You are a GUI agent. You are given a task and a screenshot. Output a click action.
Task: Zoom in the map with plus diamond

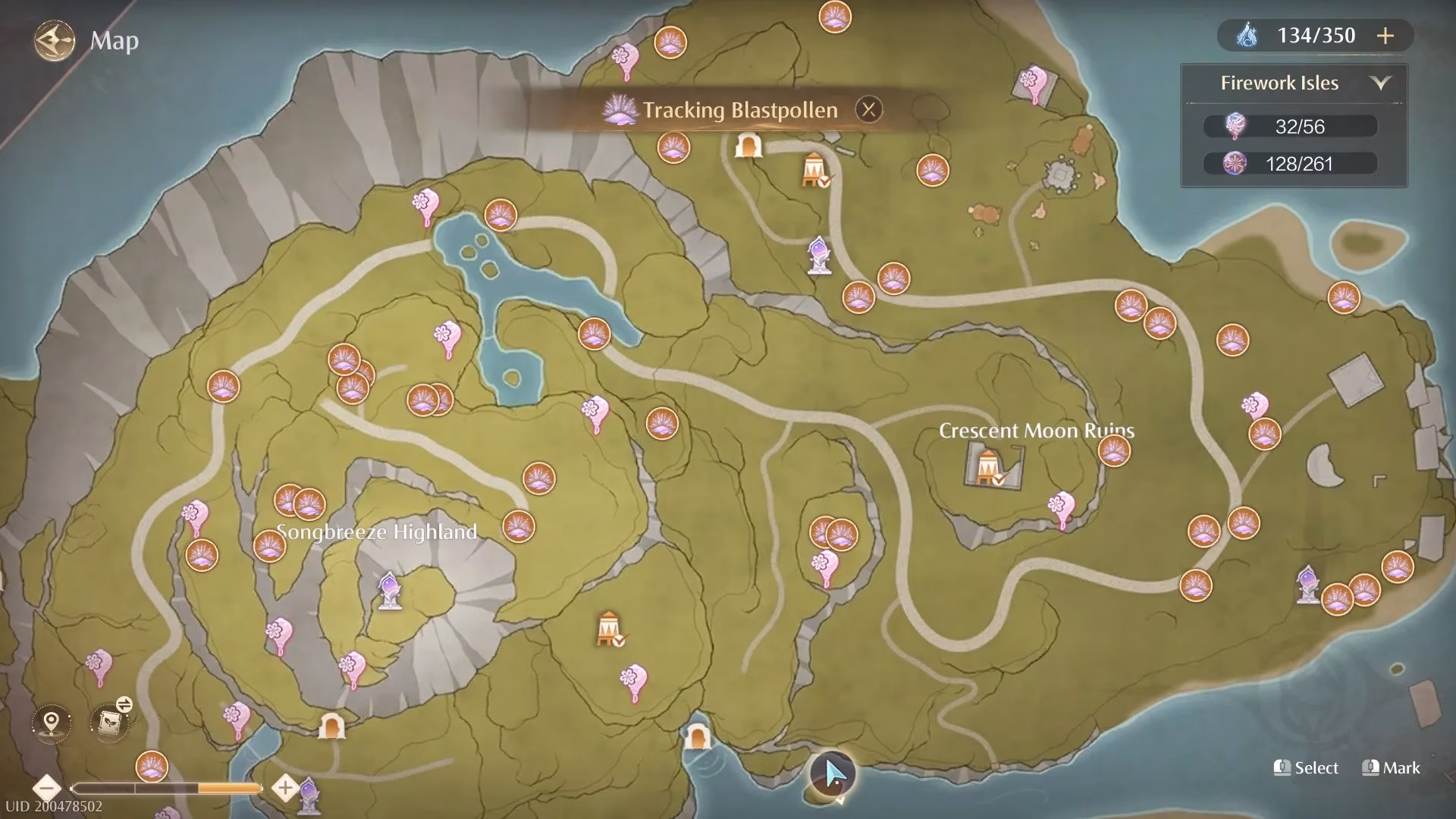(285, 788)
